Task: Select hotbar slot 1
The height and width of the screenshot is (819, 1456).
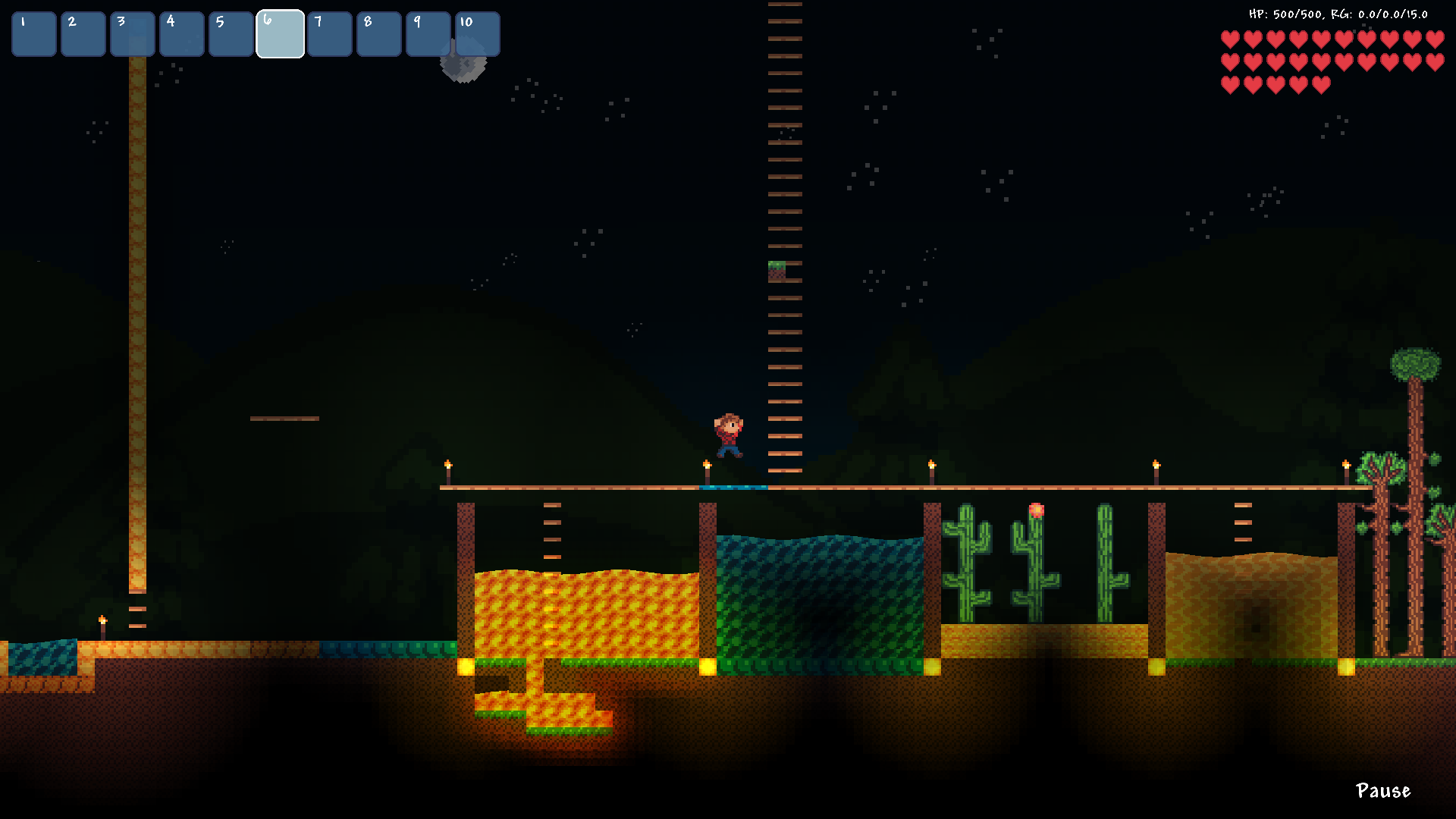Action: point(34,34)
